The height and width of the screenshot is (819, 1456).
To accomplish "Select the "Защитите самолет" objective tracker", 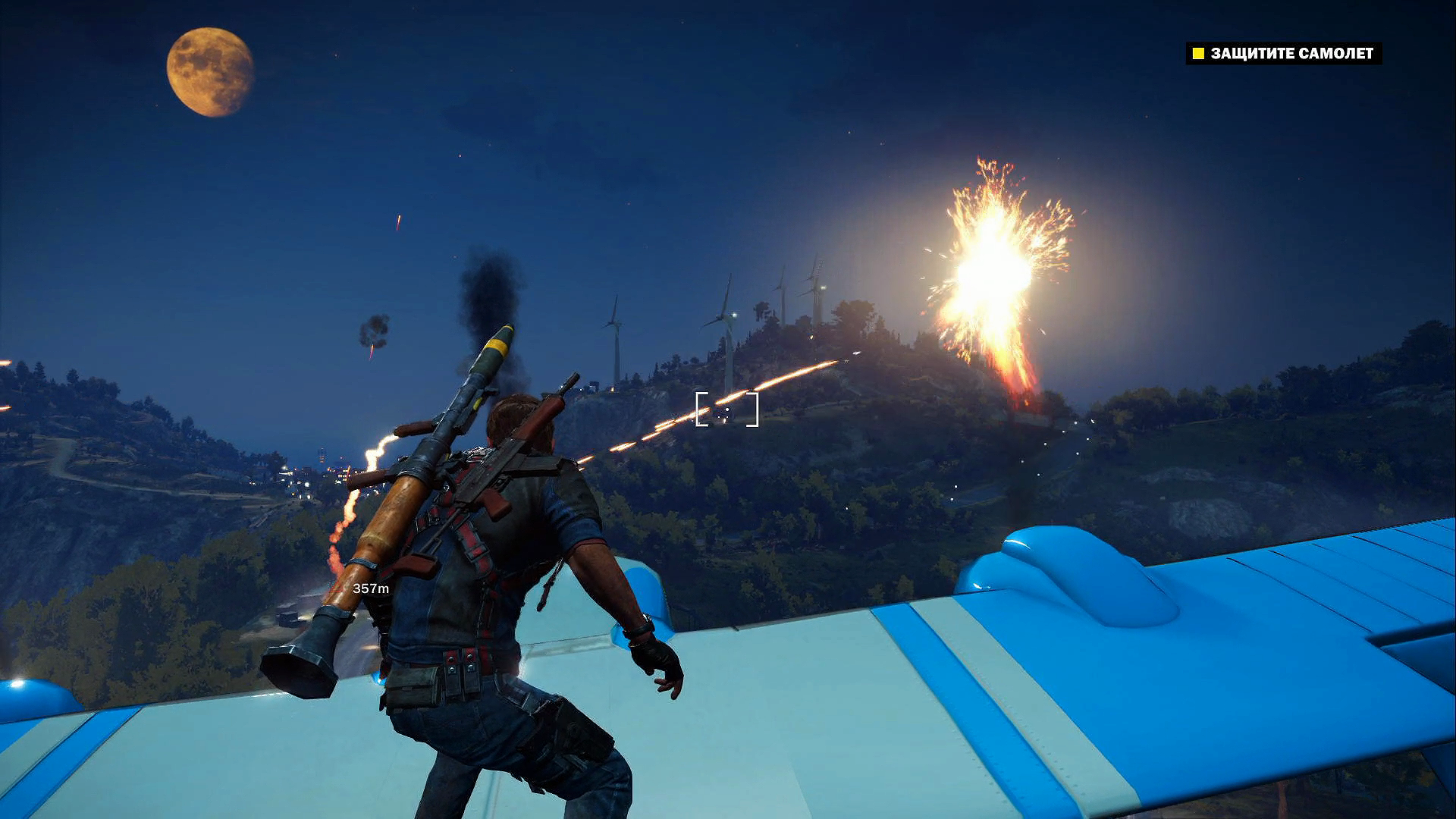I will click(1283, 53).
